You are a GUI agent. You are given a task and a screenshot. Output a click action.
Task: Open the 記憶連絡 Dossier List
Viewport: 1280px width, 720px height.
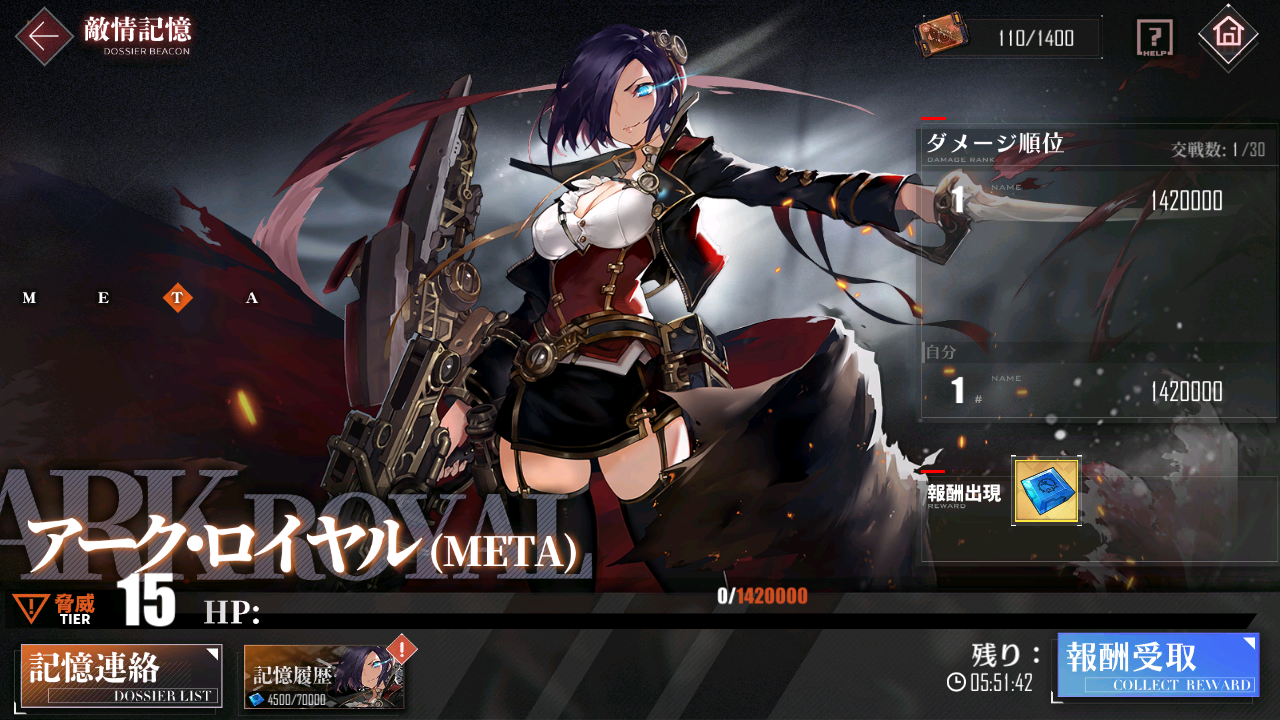click(120, 676)
